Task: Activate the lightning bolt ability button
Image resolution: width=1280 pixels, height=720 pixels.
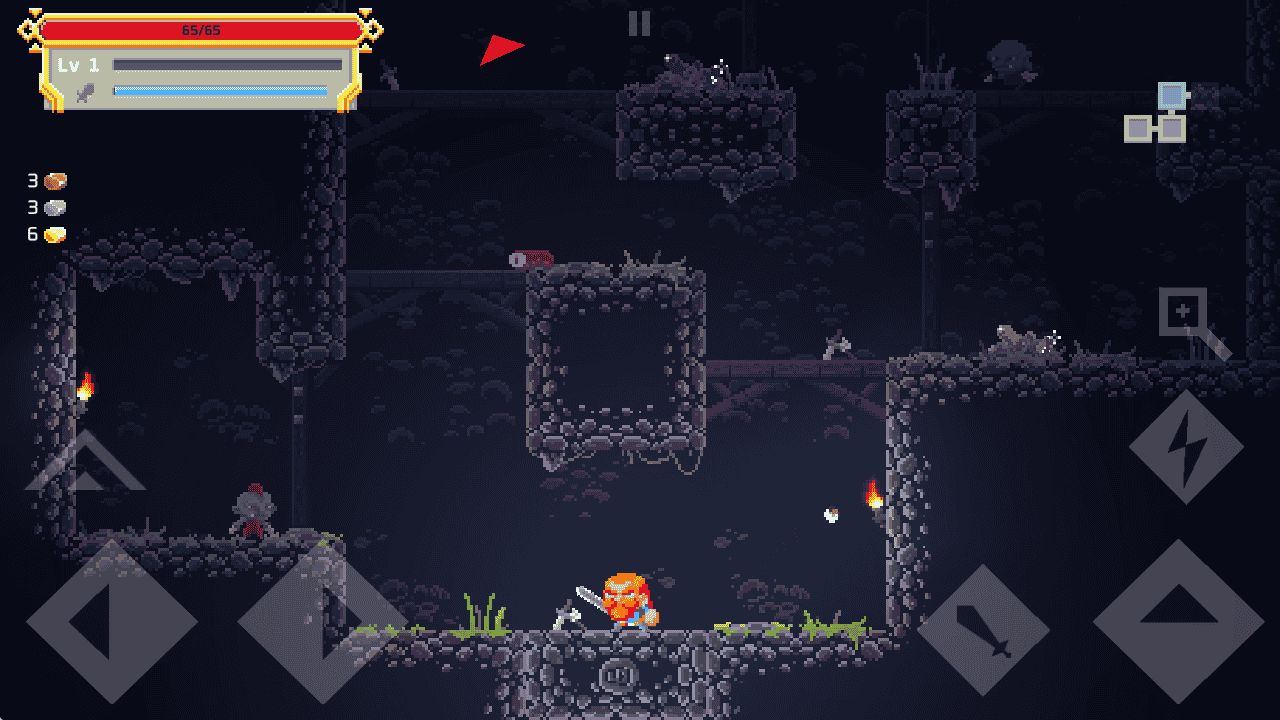Action: (x=1186, y=447)
